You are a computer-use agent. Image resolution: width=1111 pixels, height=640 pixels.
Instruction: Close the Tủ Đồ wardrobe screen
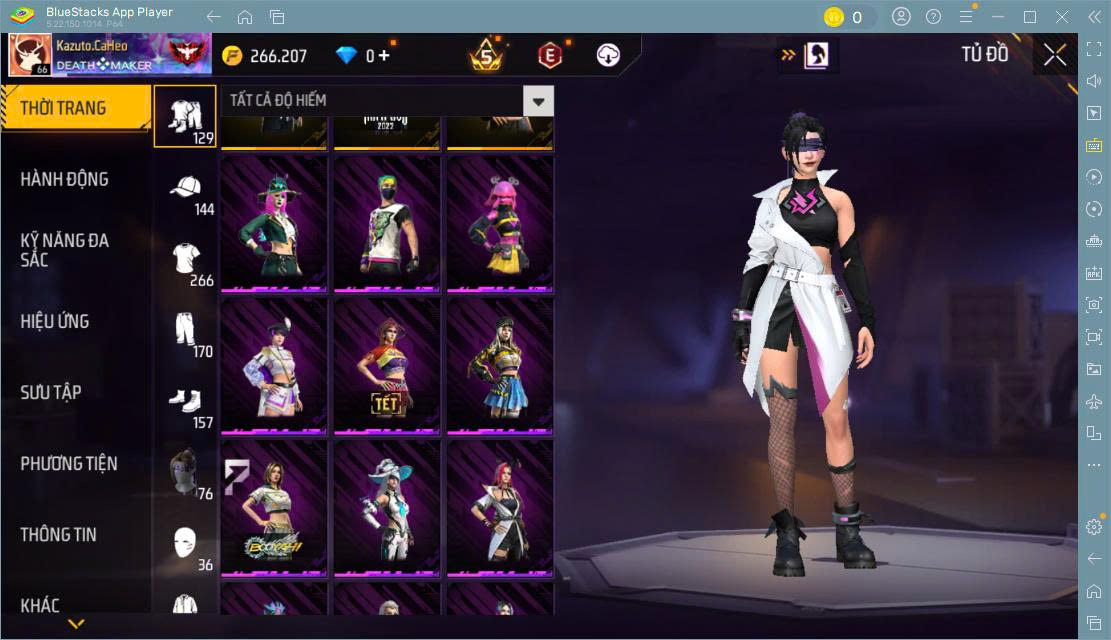(x=1054, y=55)
